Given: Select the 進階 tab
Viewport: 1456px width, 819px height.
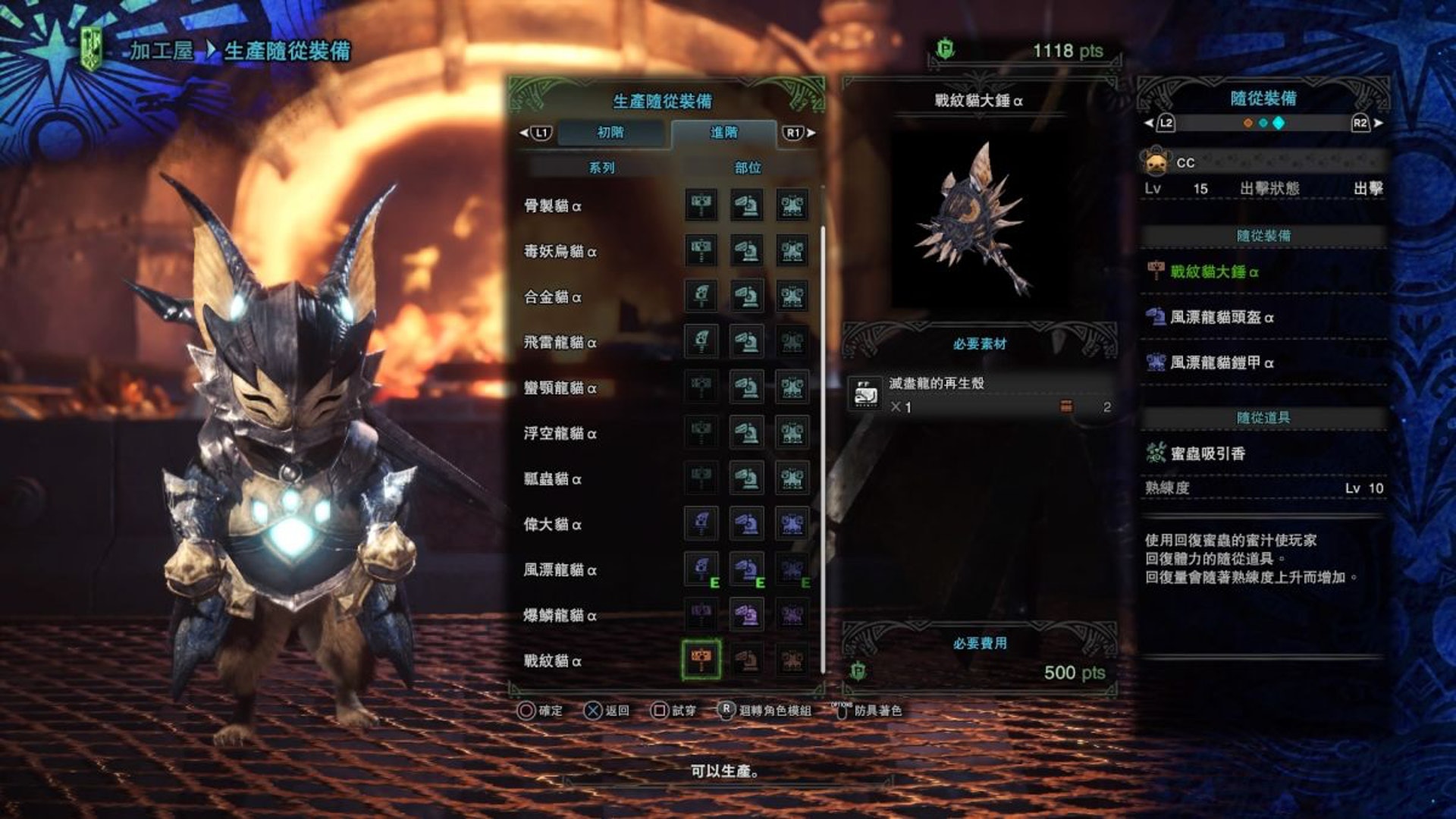Looking at the screenshot, I should pos(723,133).
